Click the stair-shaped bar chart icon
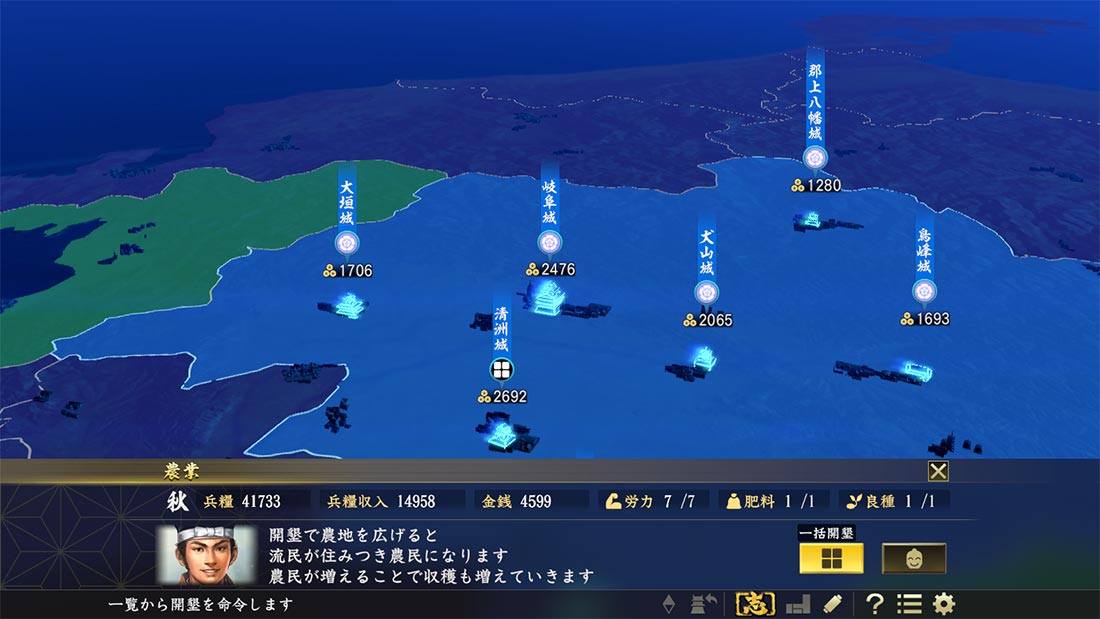Viewport: 1100px width, 619px height. click(x=797, y=604)
